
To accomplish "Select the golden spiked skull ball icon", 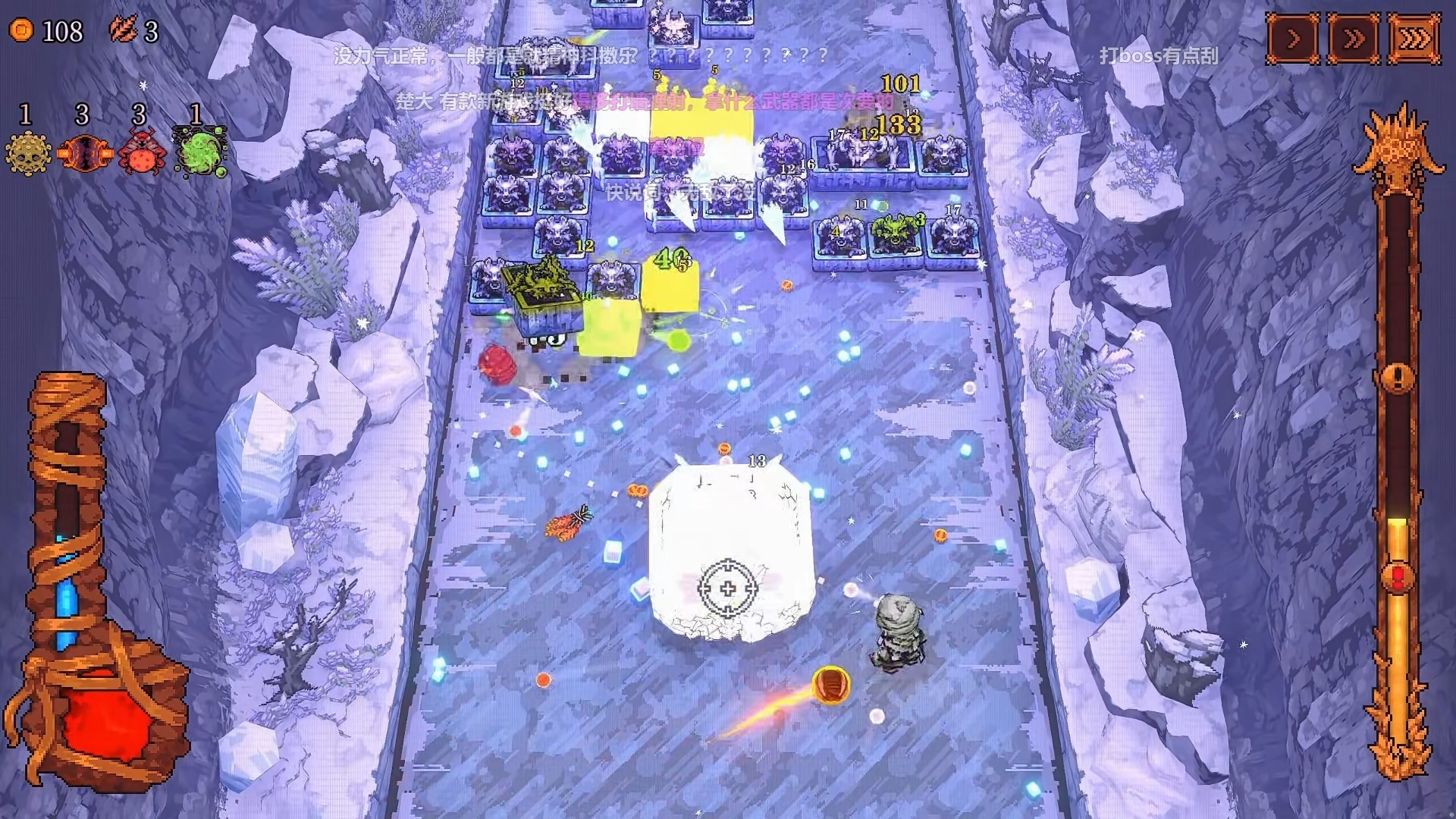I will 28,152.
